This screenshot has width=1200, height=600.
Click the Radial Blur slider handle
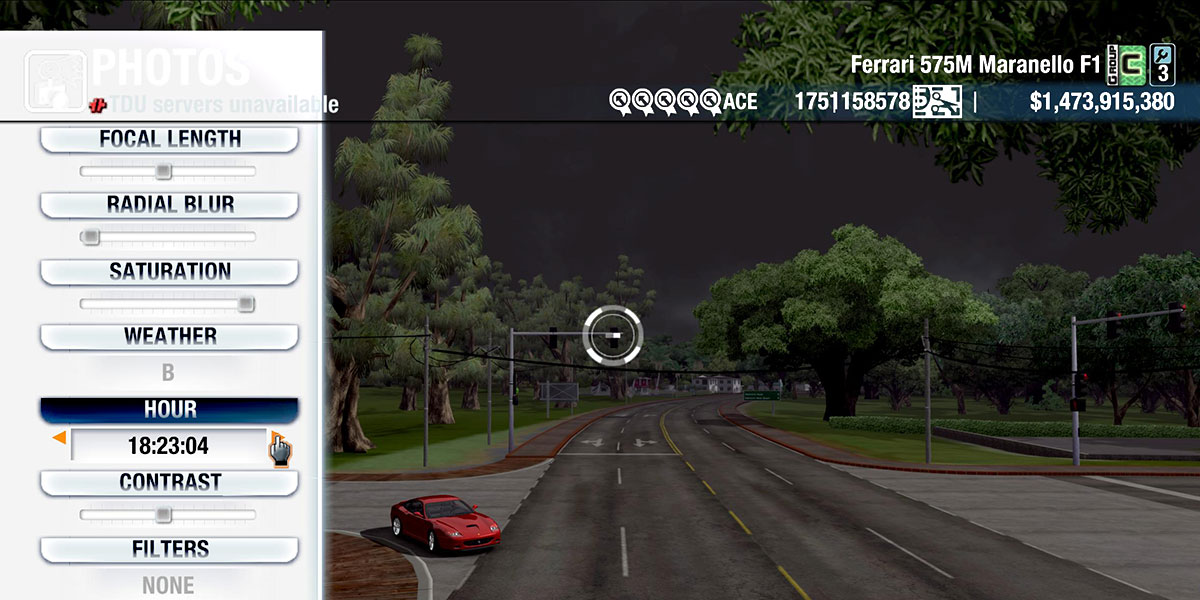90,237
